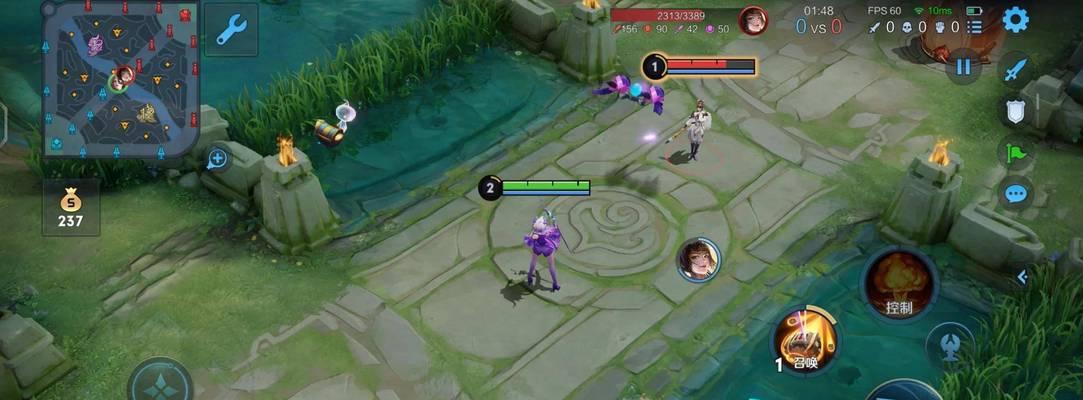Click the minimap
This screenshot has height=400, width=1083.
pyautogui.click(x=121, y=80)
